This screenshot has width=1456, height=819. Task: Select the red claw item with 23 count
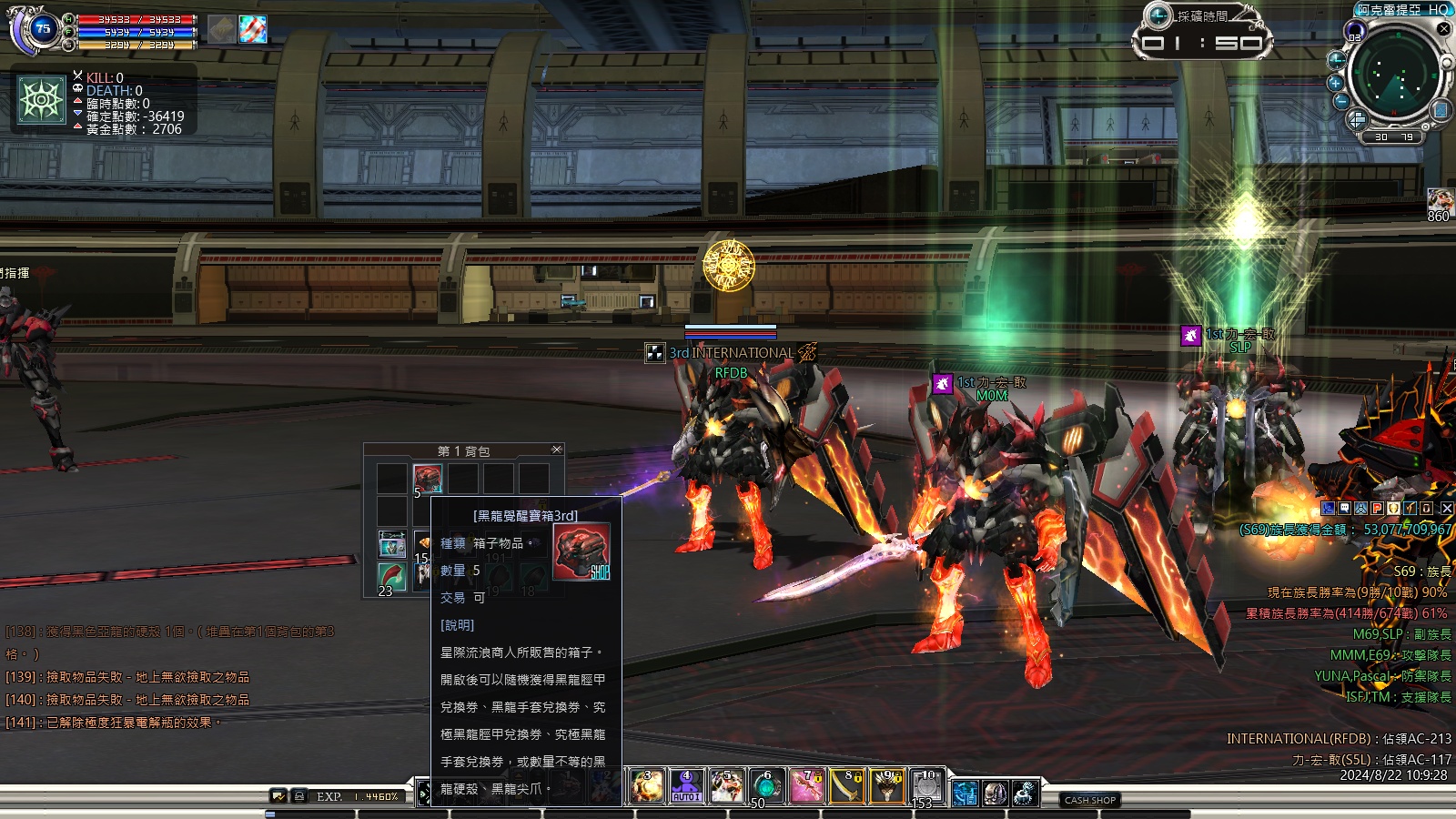point(392,576)
